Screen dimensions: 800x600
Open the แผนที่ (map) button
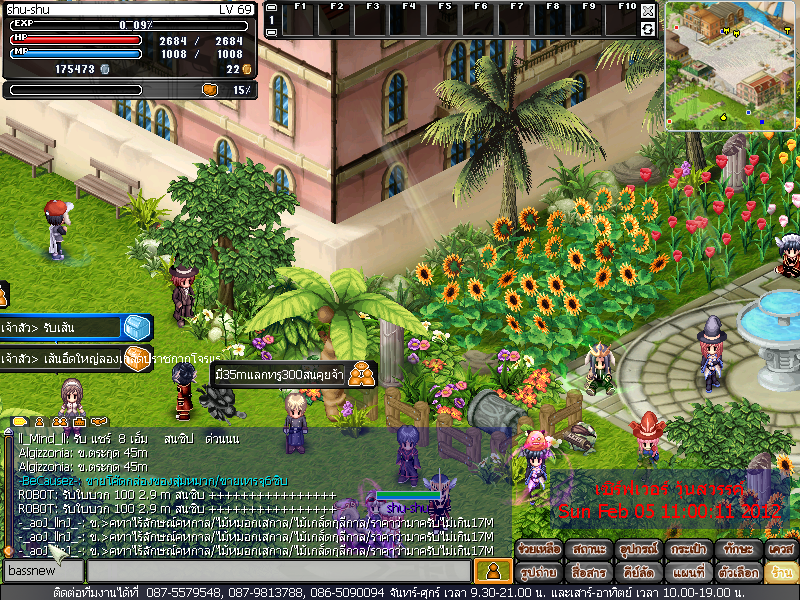coord(685,573)
